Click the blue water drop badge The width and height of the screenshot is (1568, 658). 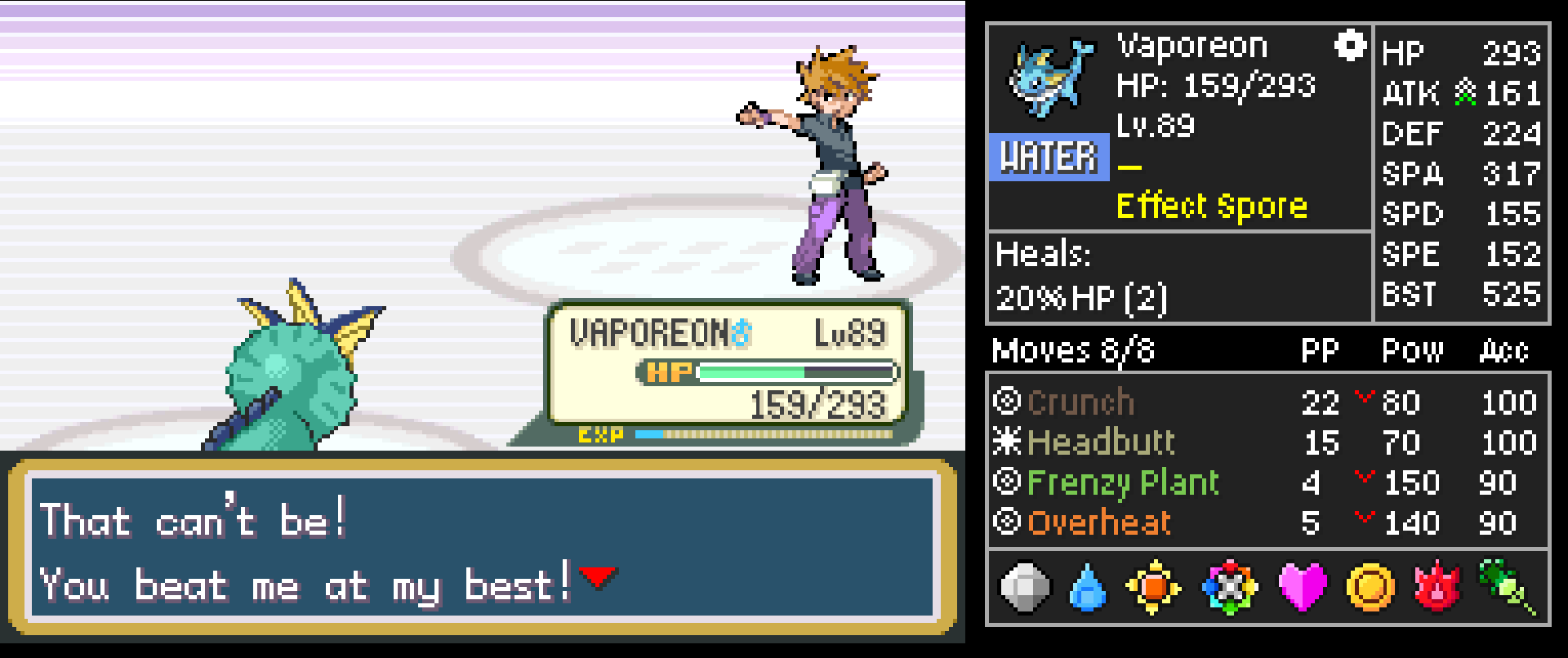click(x=1087, y=588)
